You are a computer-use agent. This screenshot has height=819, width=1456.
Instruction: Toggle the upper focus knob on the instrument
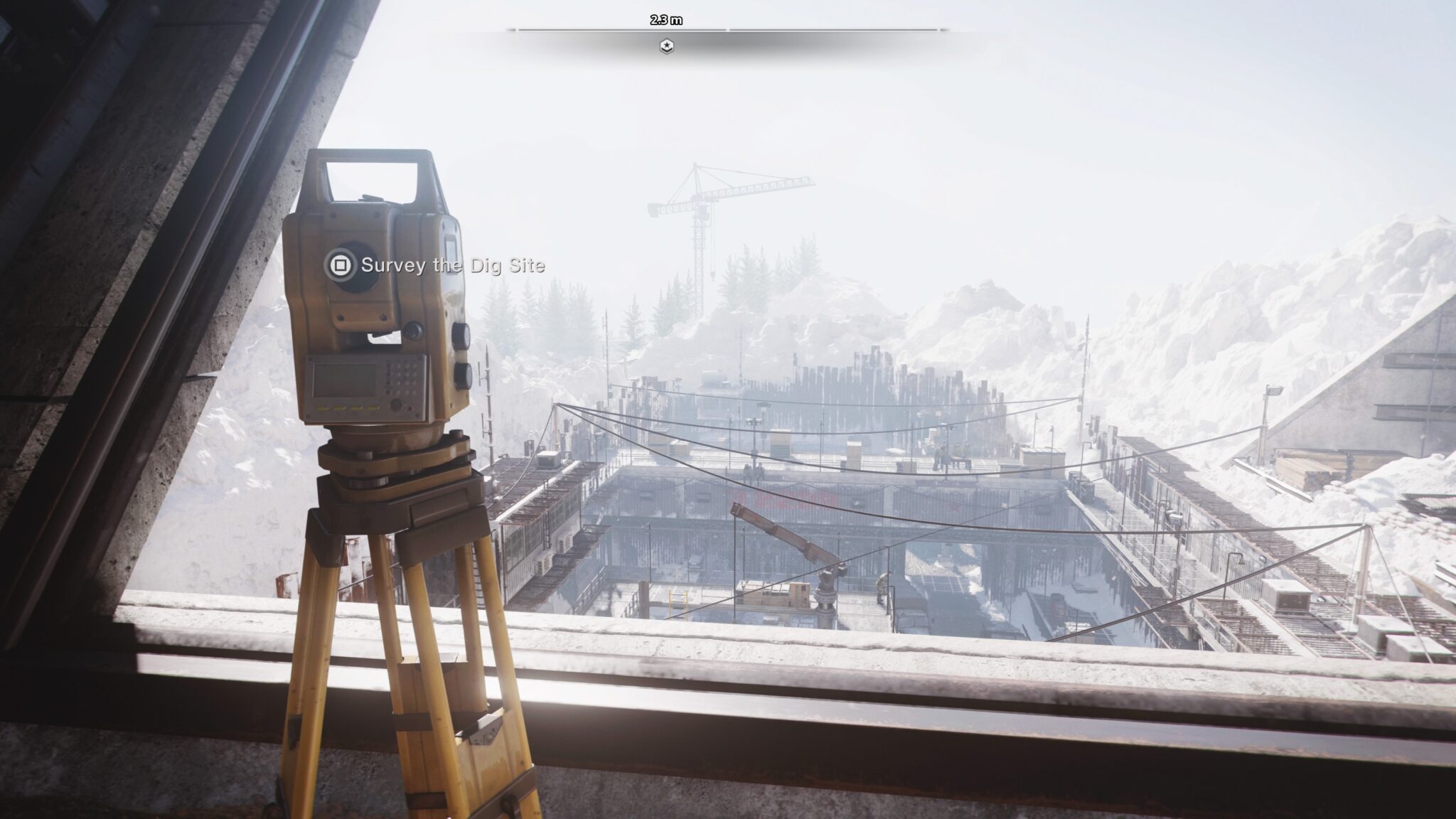click(463, 334)
